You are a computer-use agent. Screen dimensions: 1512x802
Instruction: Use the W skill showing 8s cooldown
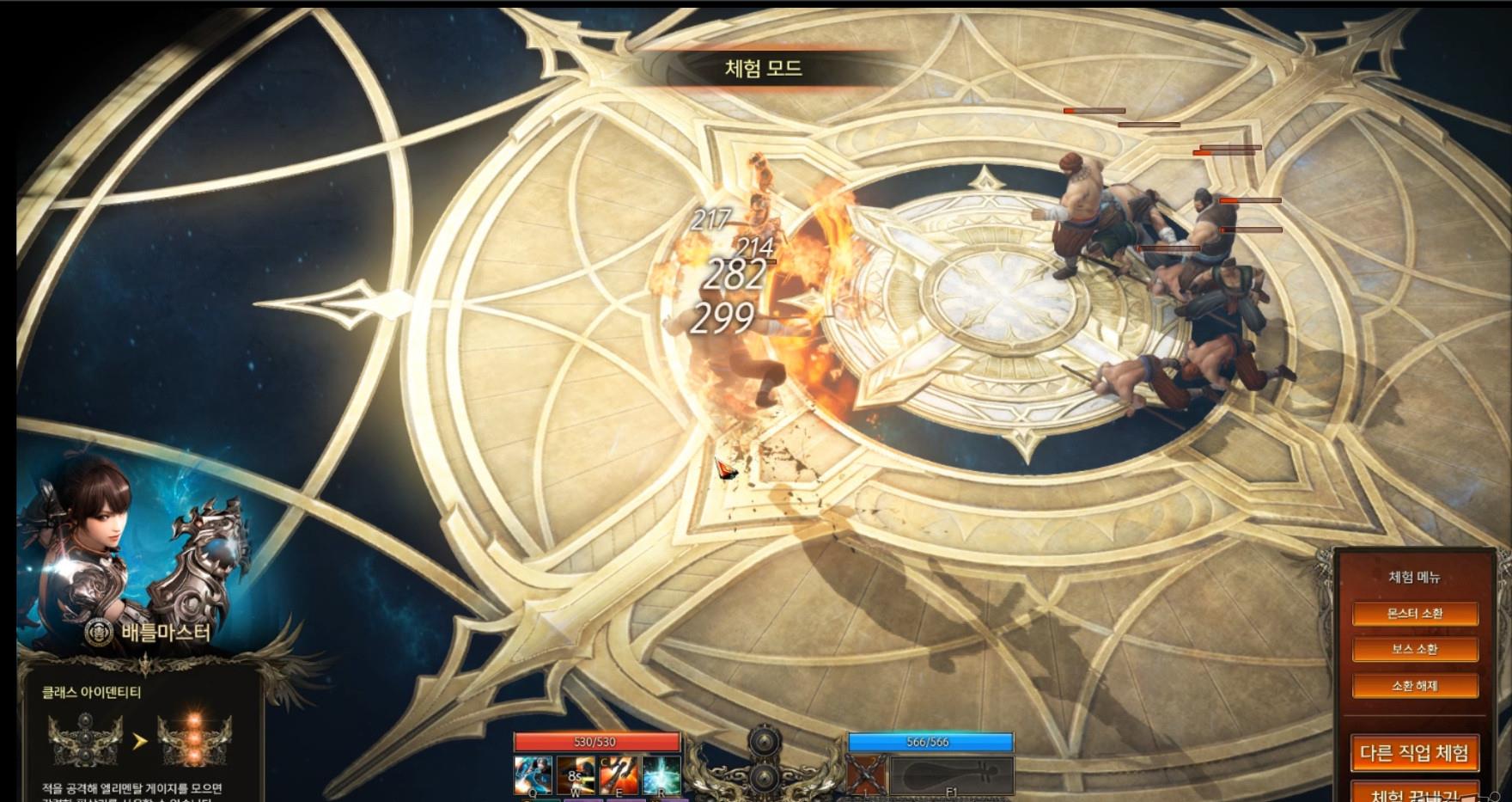575,775
